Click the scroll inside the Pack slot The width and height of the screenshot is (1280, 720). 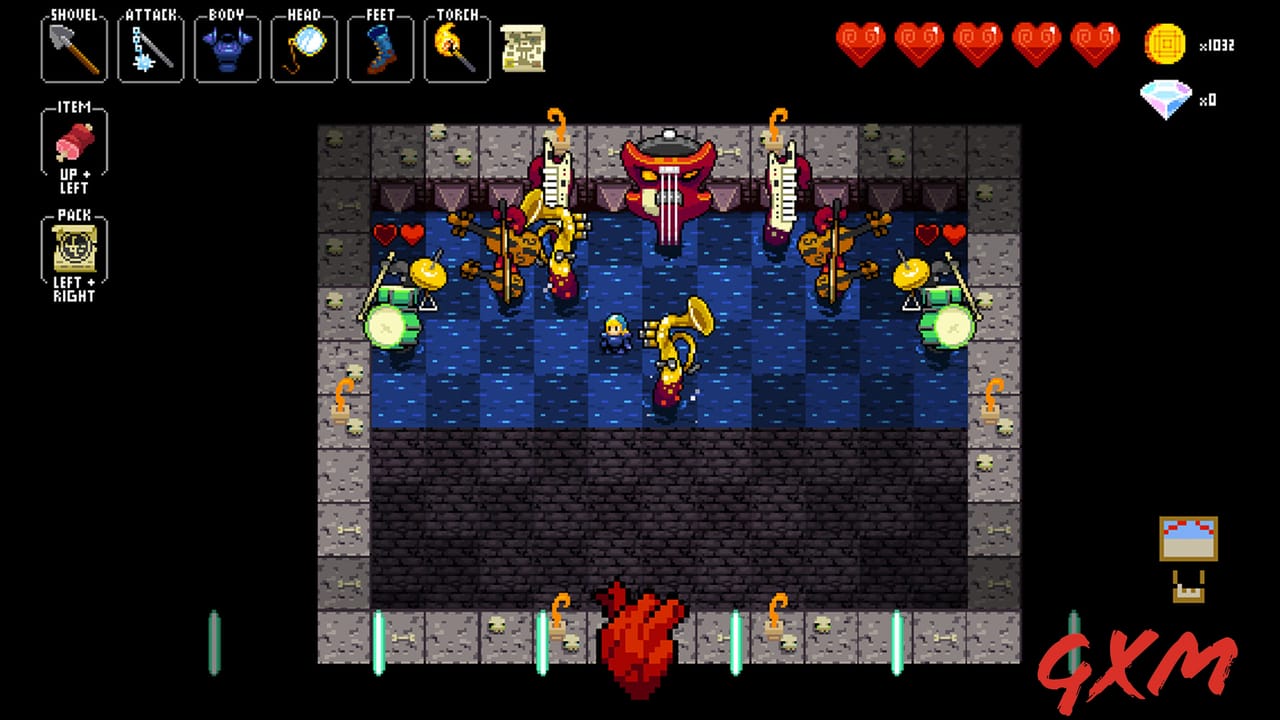click(x=73, y=250)
